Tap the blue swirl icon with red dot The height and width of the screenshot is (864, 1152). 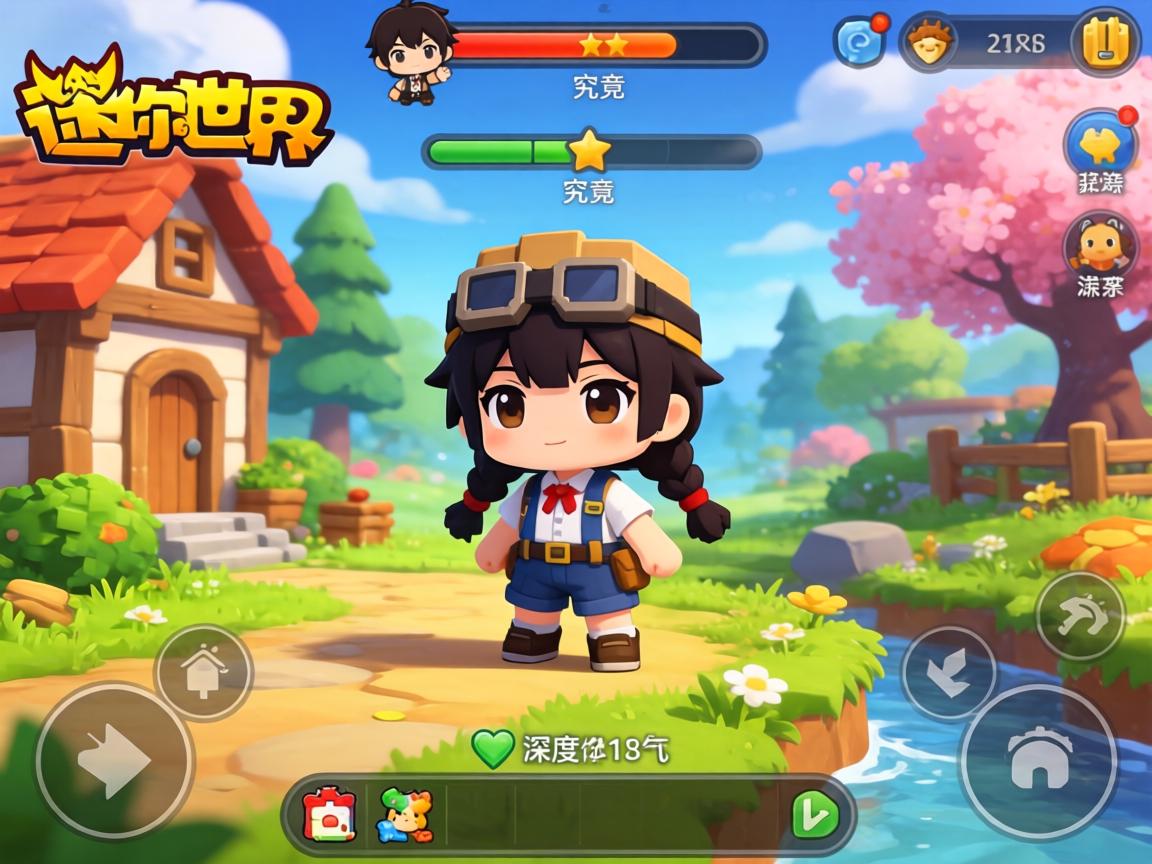860,42
